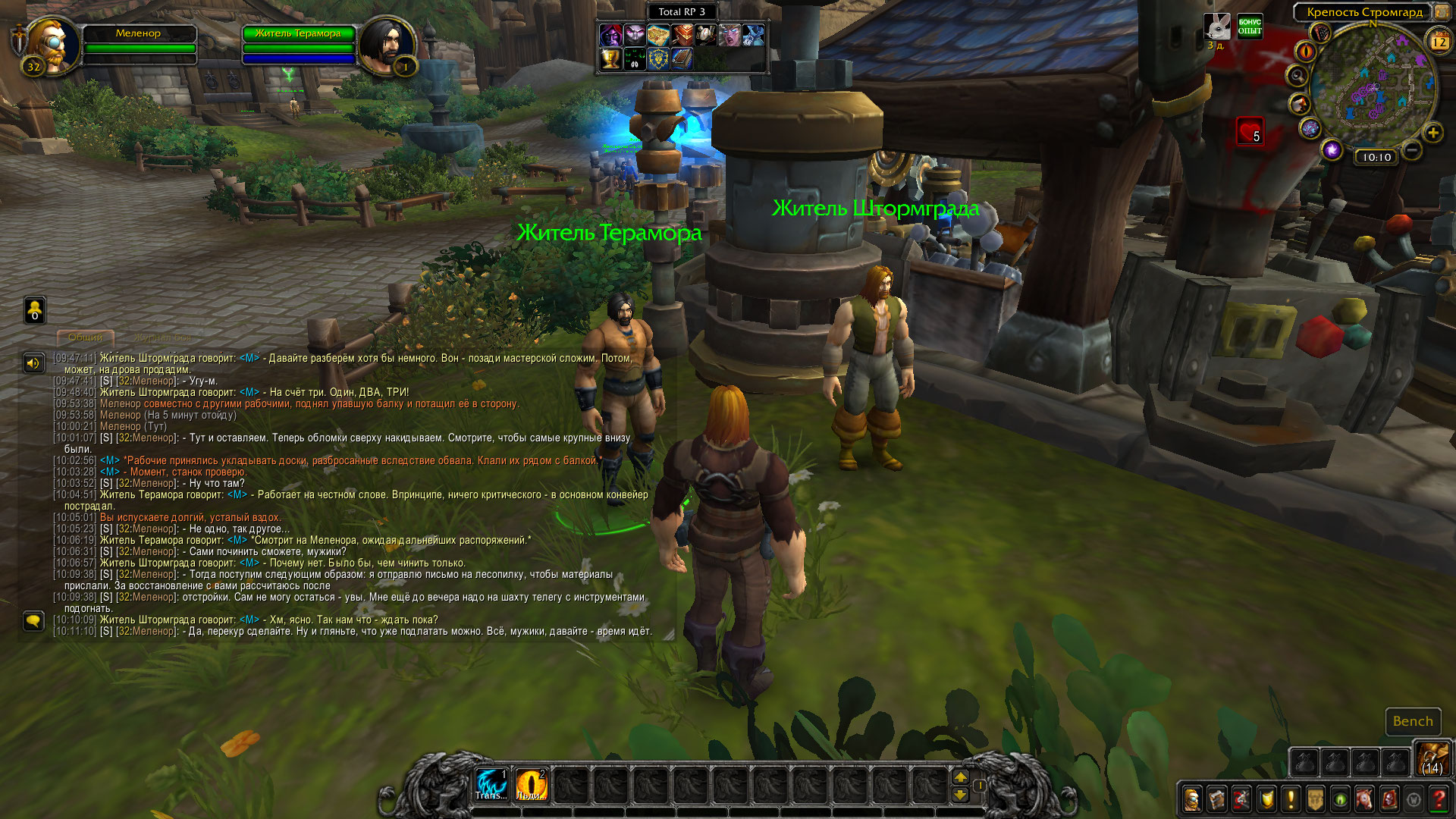This screenshot has width=1456, height=819.
Task: Switch to the next action bar page
Action: coord(960,777)
